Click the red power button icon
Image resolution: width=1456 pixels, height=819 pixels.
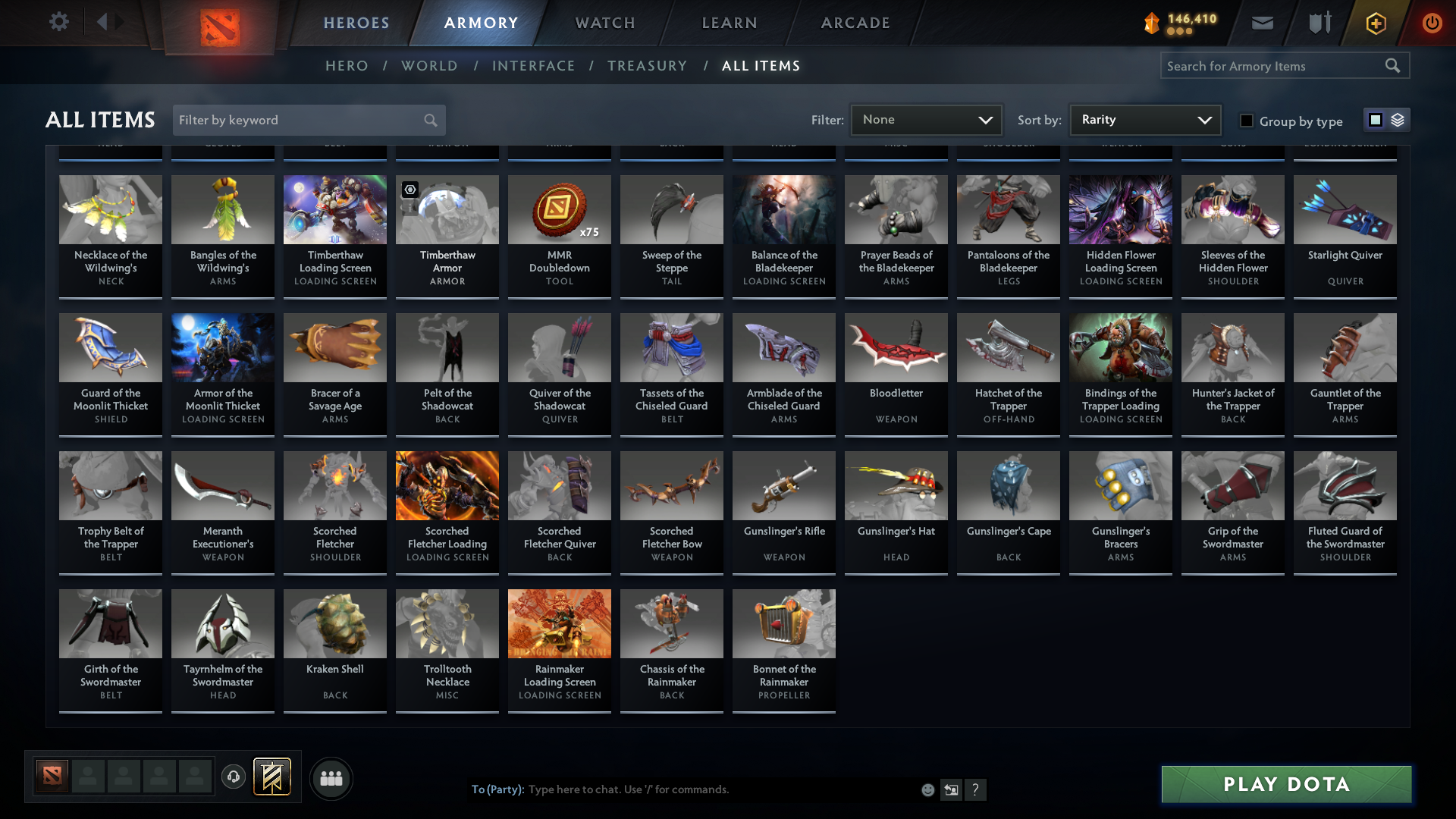tap(1432, 23)
